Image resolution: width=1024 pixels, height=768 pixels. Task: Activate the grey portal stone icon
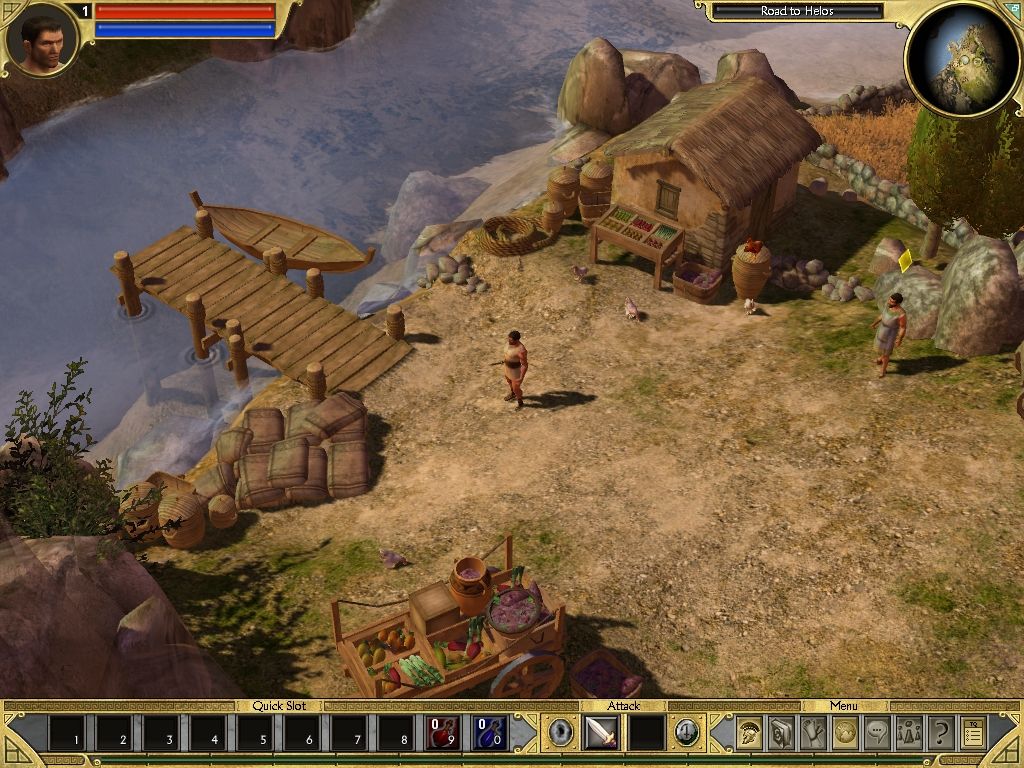coord(561,733)
